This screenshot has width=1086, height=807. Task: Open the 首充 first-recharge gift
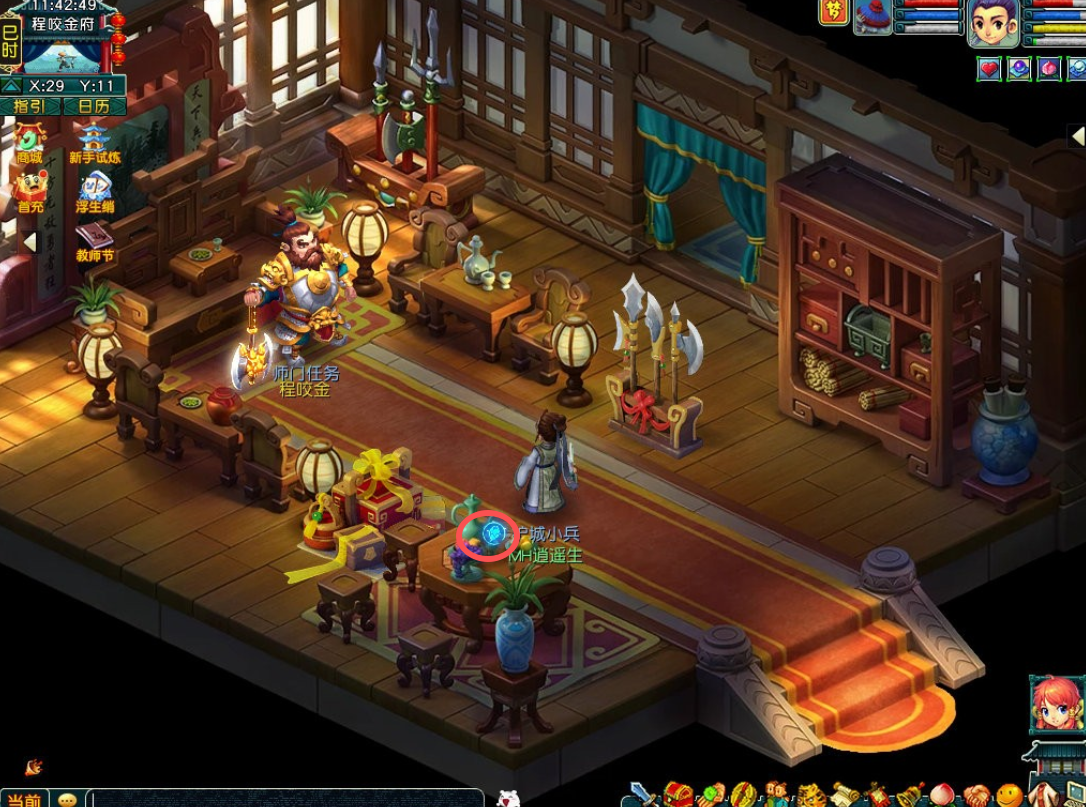(30, 190)
